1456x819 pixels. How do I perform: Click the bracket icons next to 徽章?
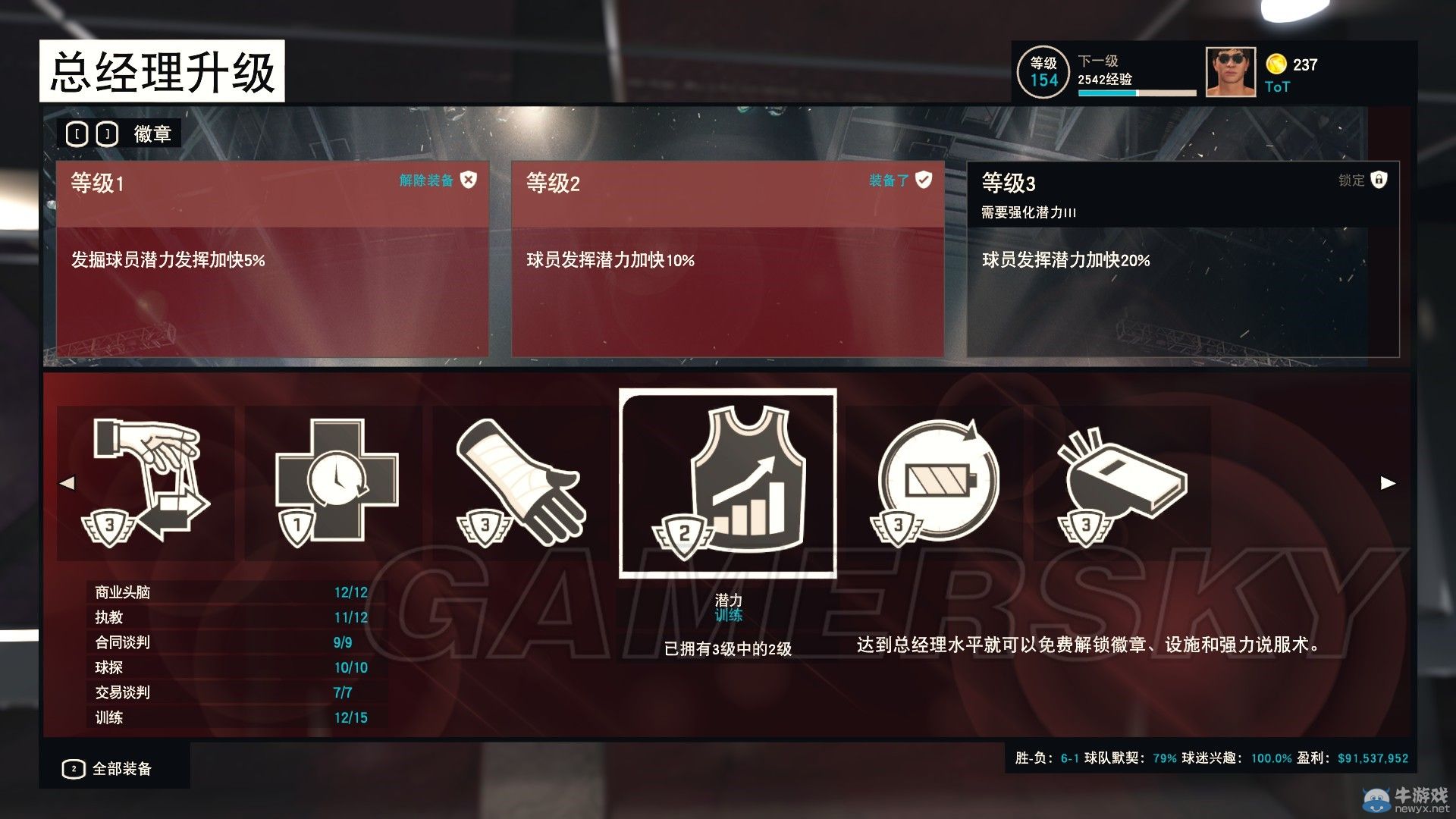click(92, 133)
